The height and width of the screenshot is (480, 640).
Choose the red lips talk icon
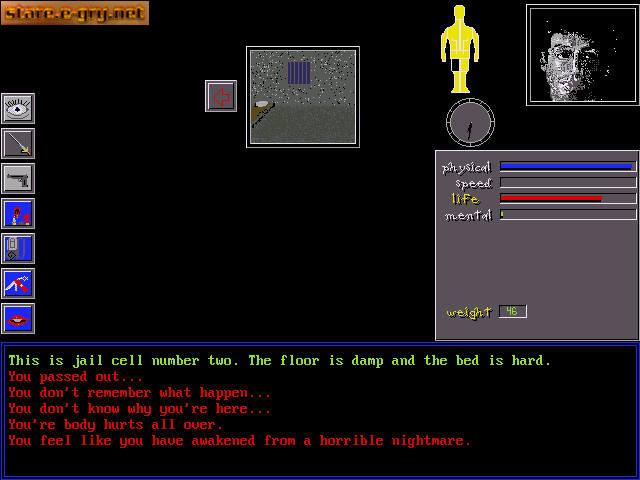(x=18, y=318)
